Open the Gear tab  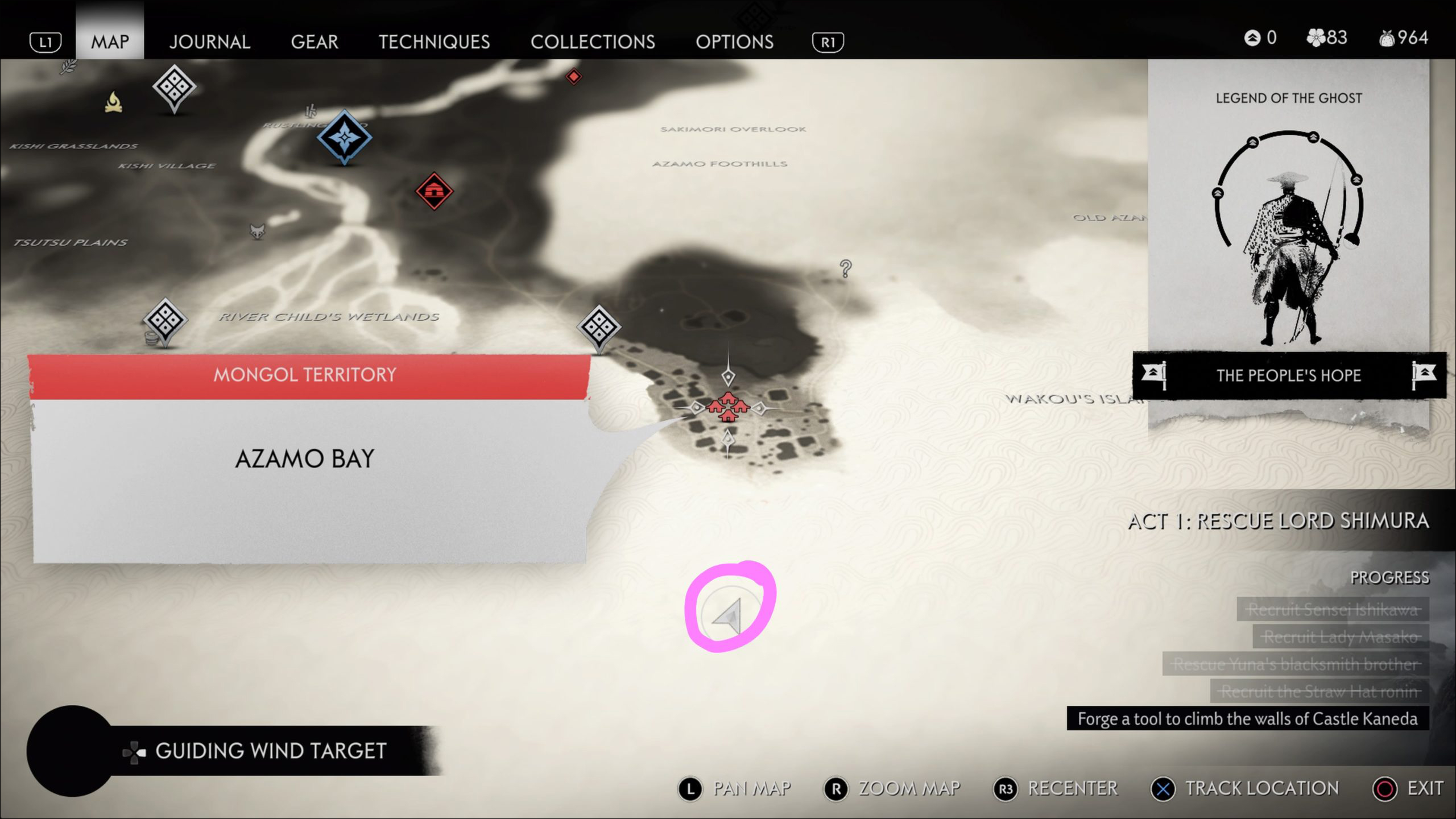pos(315,42)
